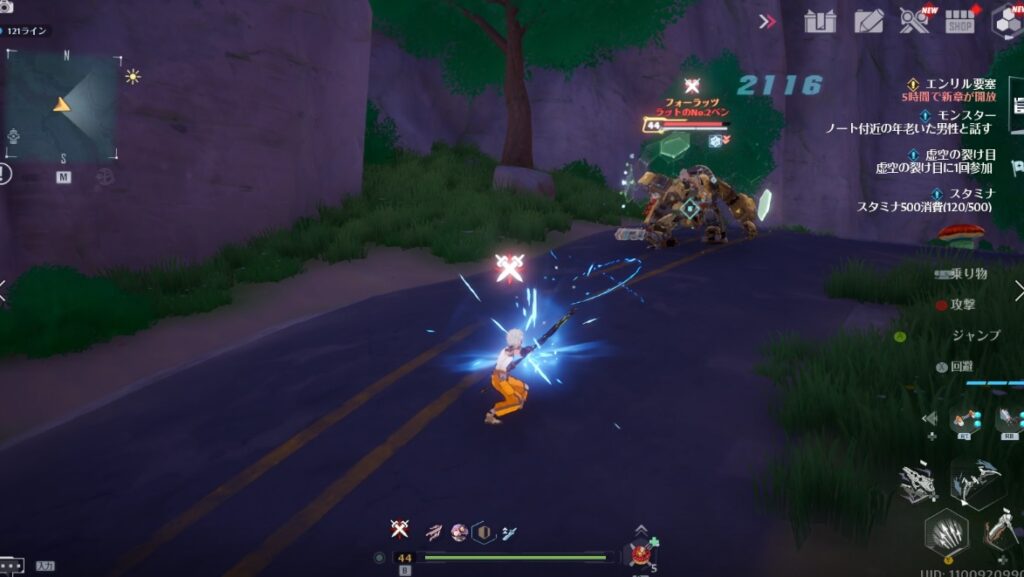The image size is (1024, 577).
Task: Use the large dual-blade weapon skill
Action: [x=977, y=484]
